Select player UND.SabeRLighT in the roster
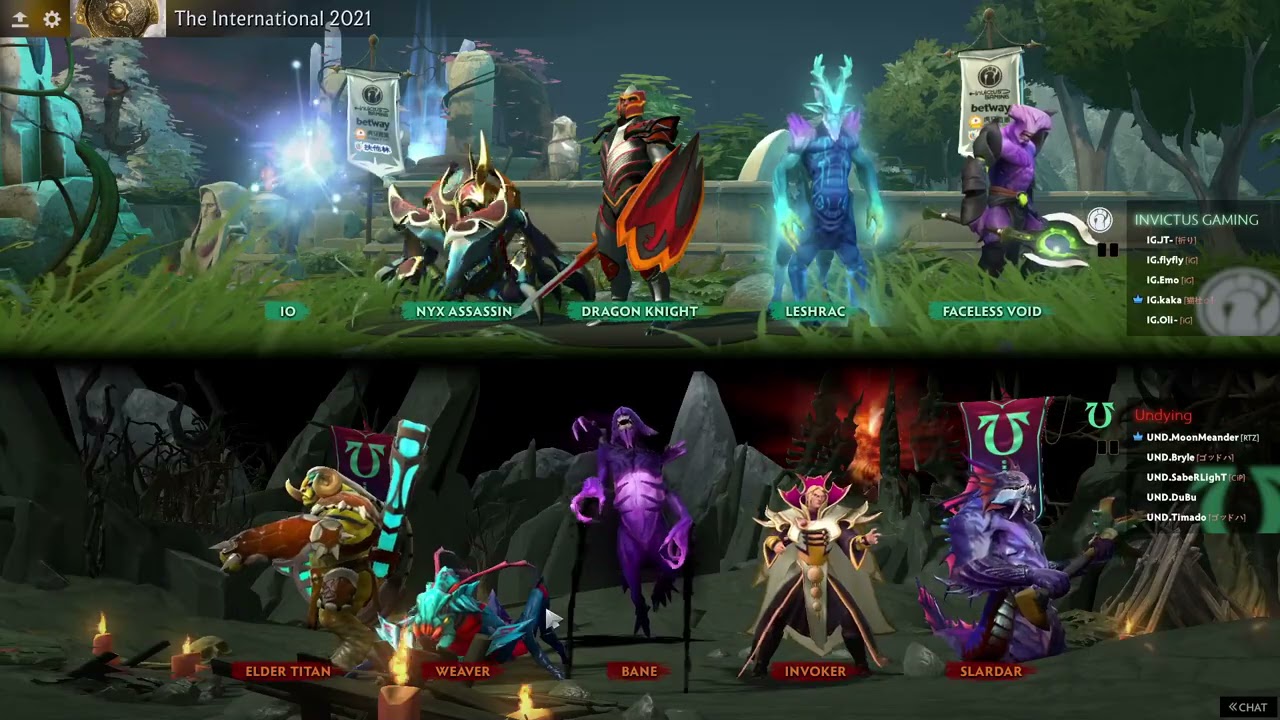 click(1186, 477)
